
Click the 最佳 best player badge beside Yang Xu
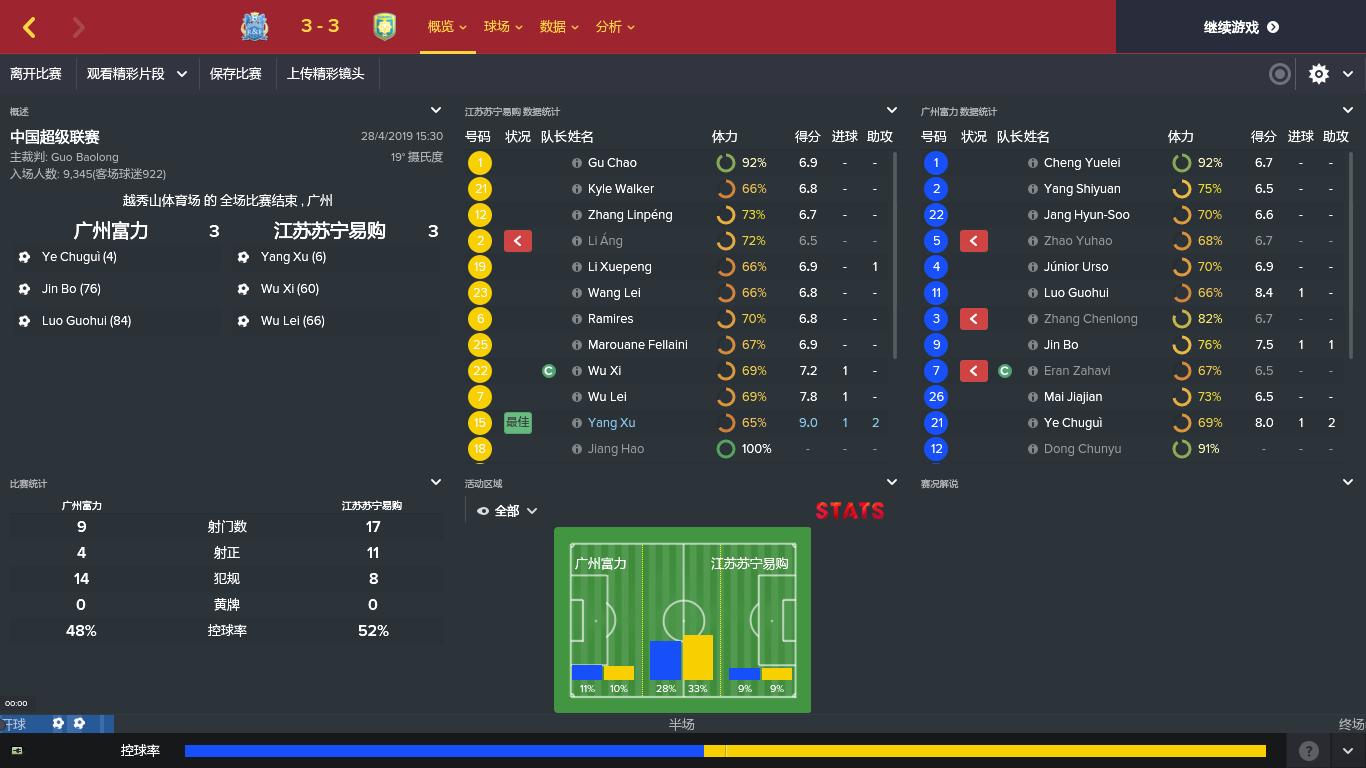[517, 422]
